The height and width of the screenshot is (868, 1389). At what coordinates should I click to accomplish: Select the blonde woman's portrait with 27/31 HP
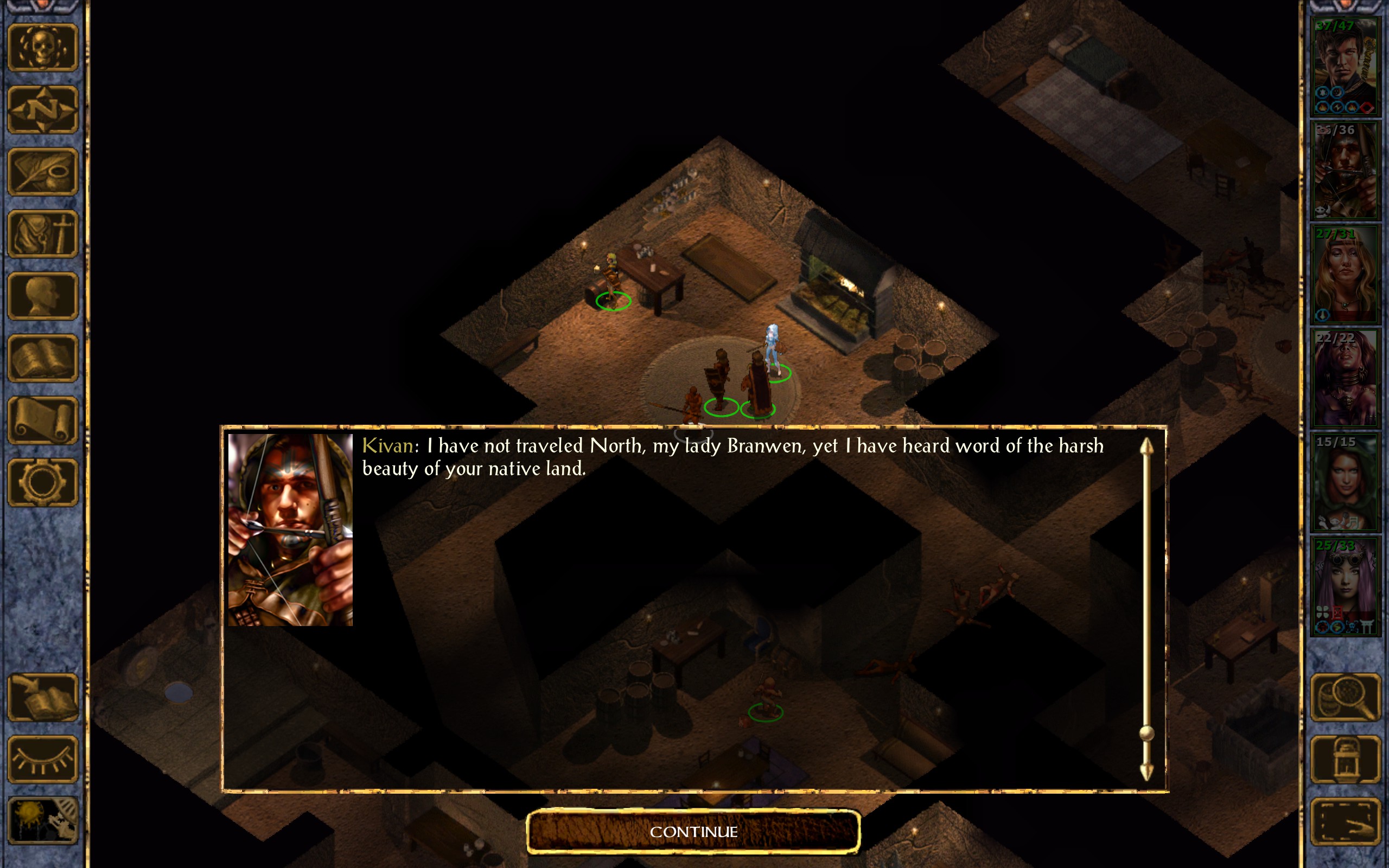pos(1345,275)
